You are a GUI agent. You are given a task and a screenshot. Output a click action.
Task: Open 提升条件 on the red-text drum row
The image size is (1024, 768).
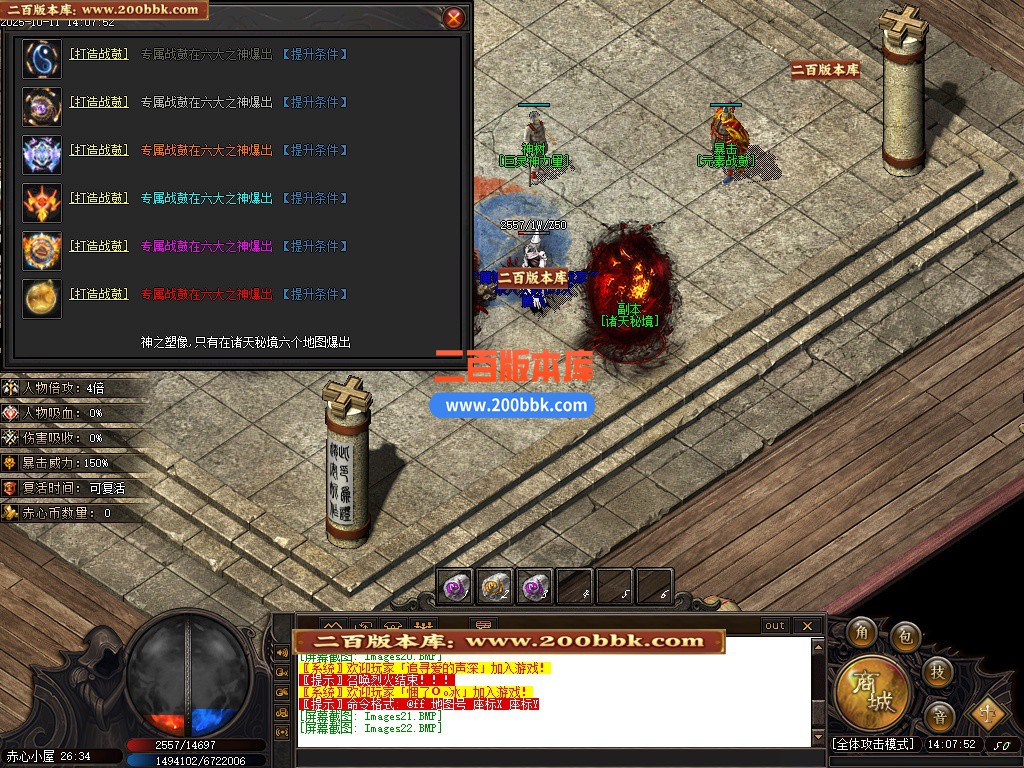click(315, 294)
